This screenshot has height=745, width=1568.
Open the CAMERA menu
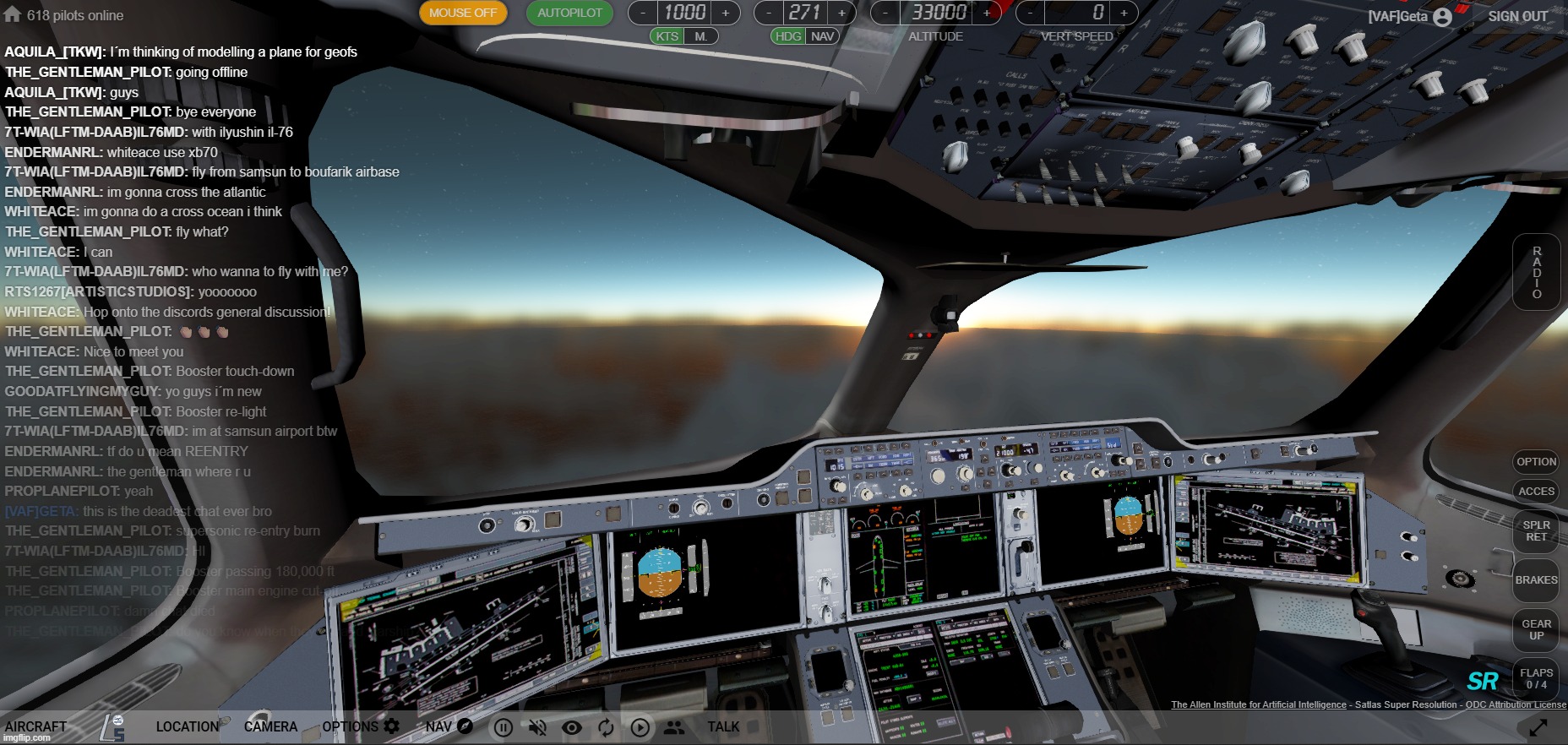click(x=270, y=726)
